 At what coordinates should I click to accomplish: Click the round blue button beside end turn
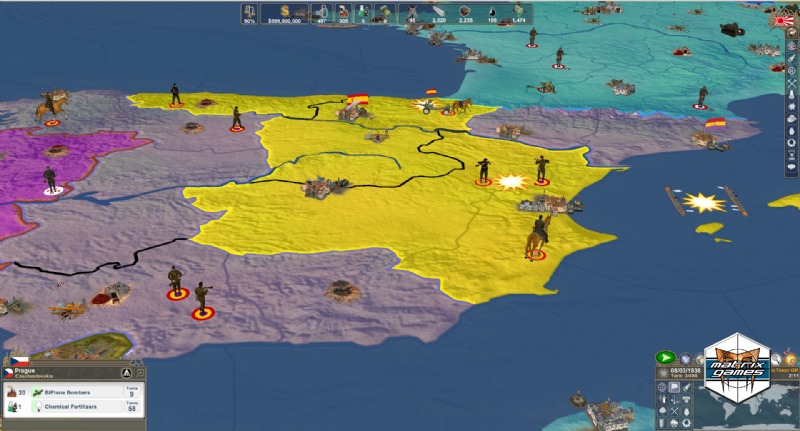[686, 357]
